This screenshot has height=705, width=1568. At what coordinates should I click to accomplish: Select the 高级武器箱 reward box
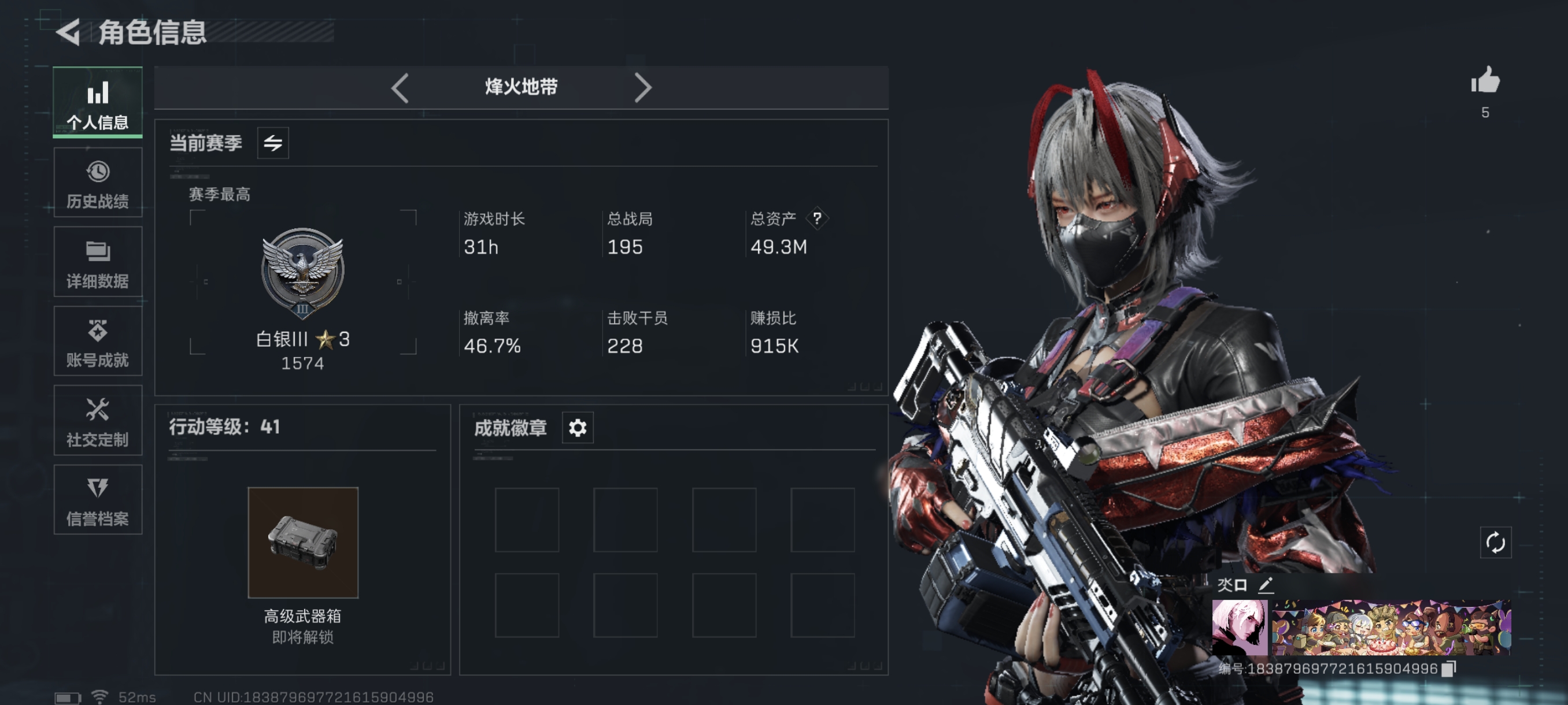302,543
